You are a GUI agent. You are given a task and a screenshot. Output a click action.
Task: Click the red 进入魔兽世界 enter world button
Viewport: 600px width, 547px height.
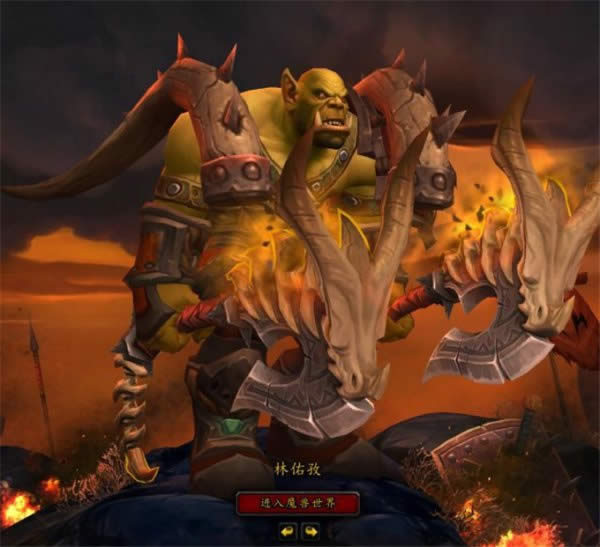coord(297,502)
